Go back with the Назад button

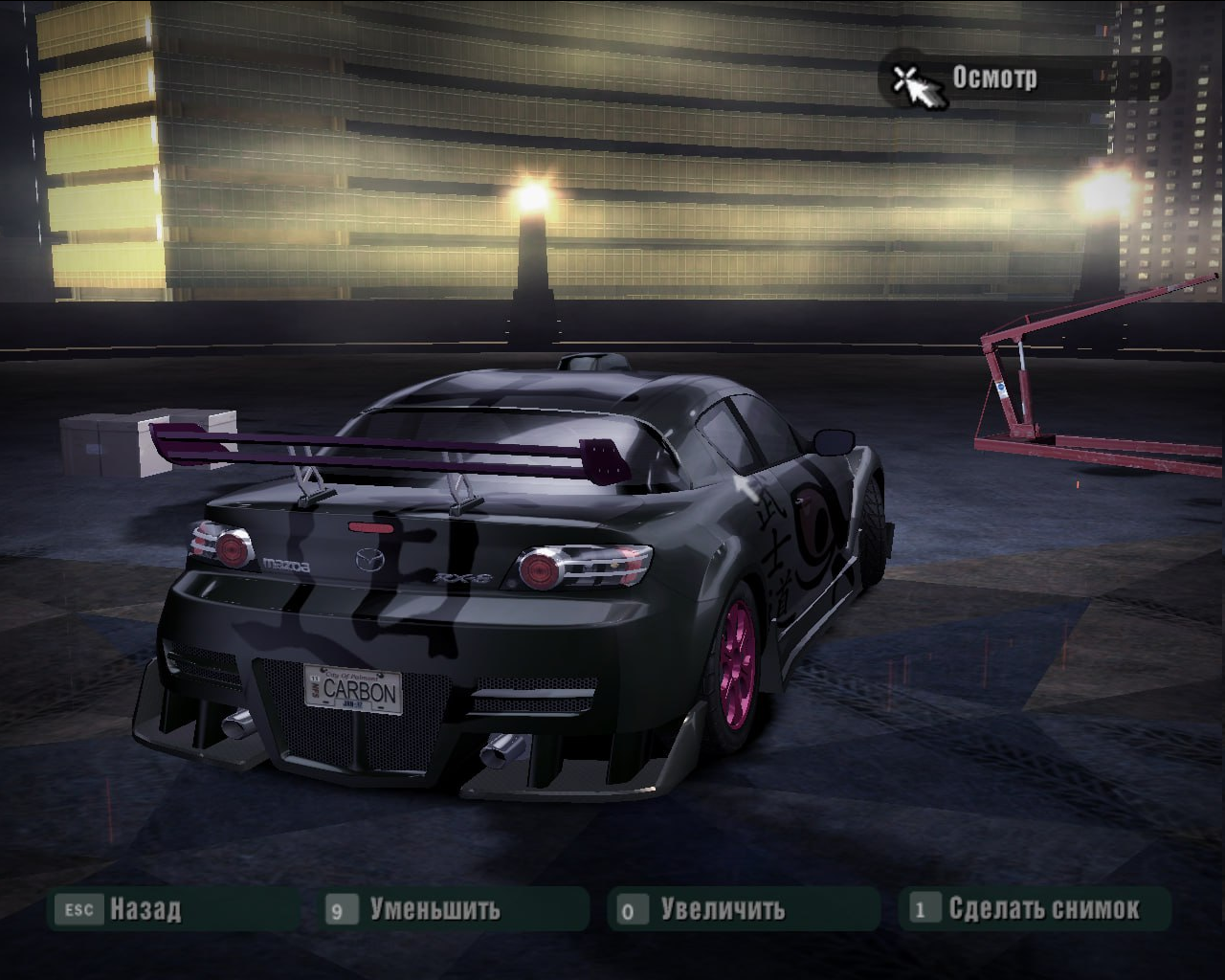[x=144, y=908]
